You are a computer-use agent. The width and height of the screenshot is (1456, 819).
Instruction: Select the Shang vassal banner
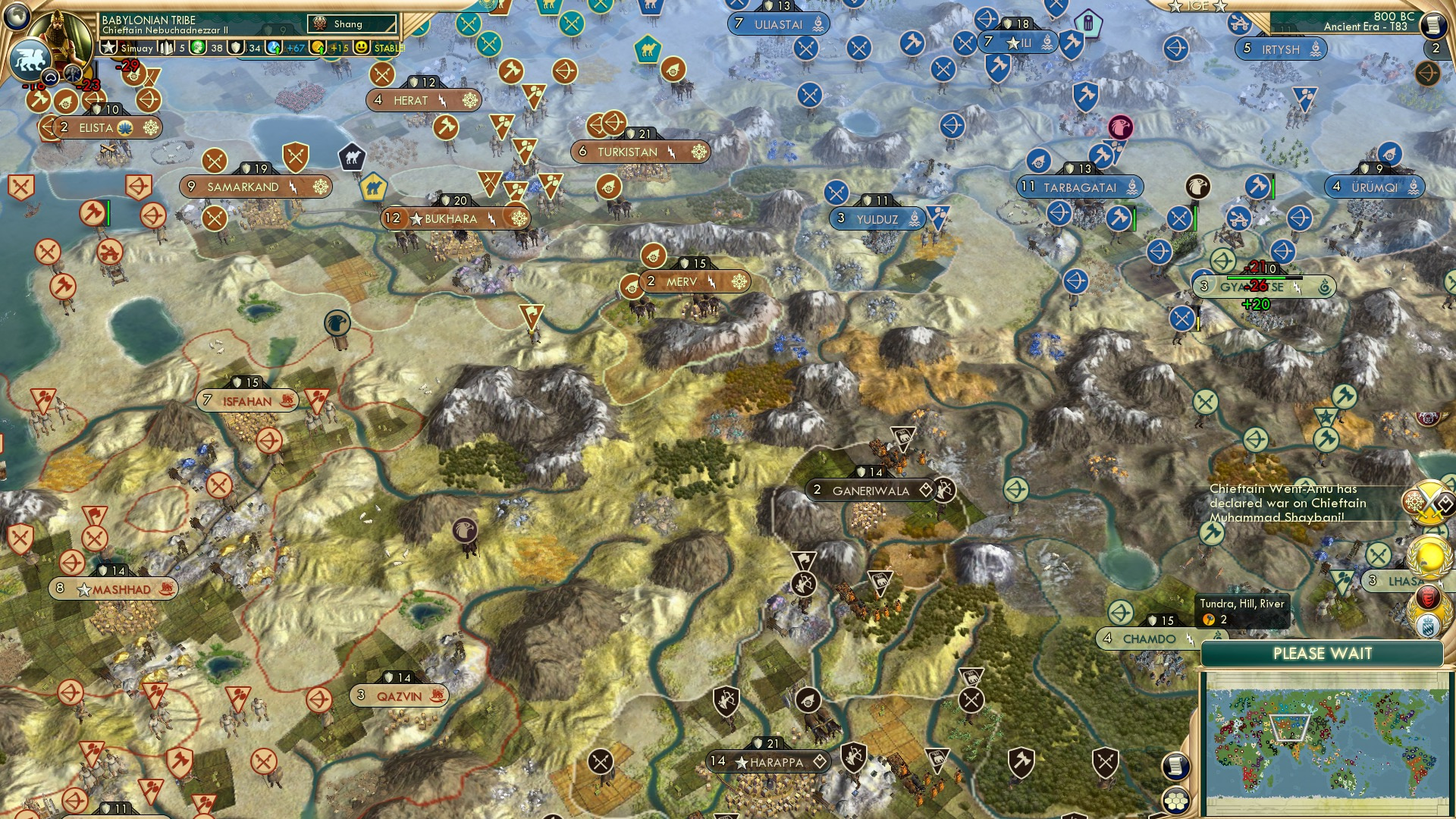(352, 24)
